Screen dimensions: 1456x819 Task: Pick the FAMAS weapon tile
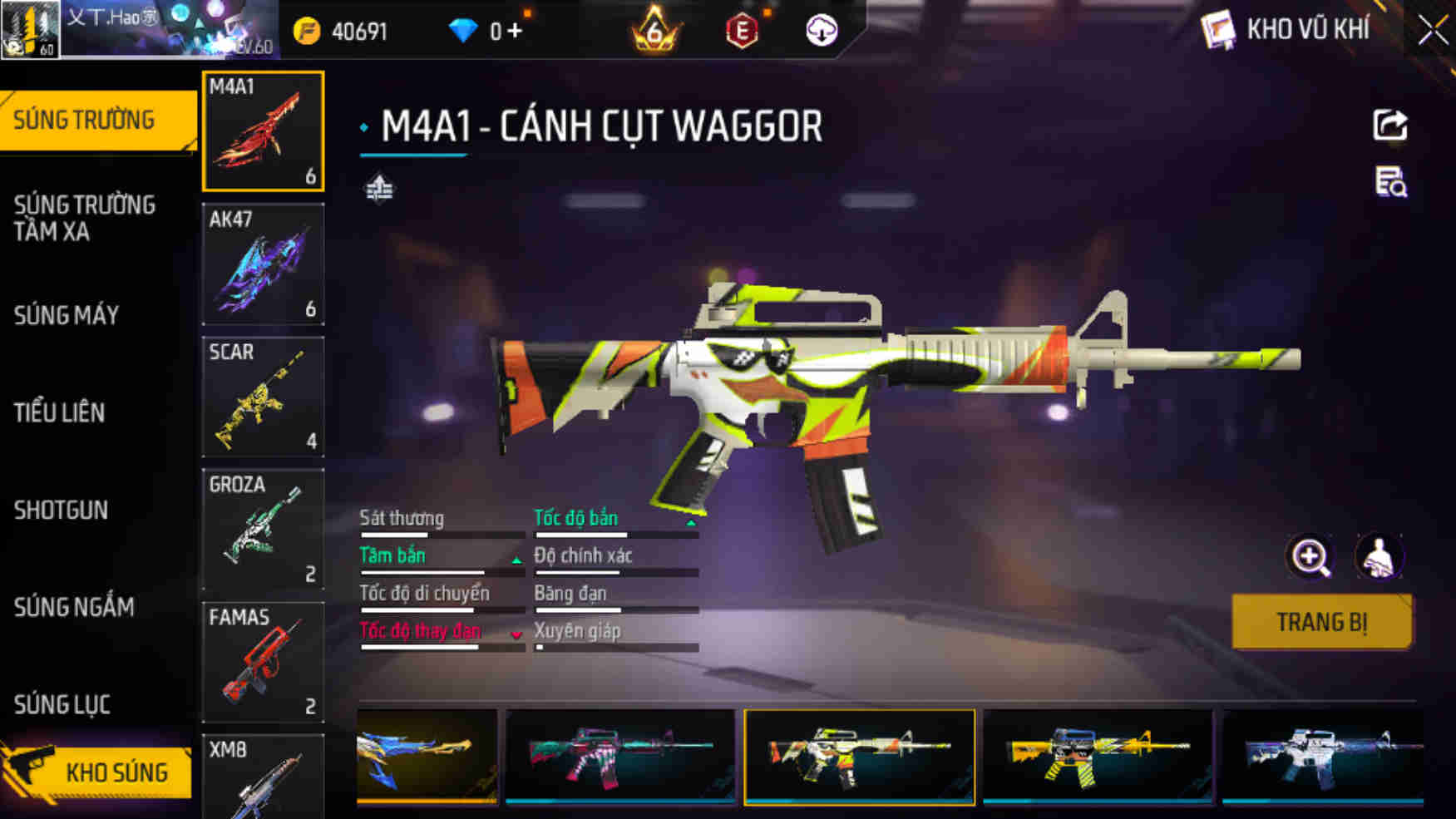point(263,662)
